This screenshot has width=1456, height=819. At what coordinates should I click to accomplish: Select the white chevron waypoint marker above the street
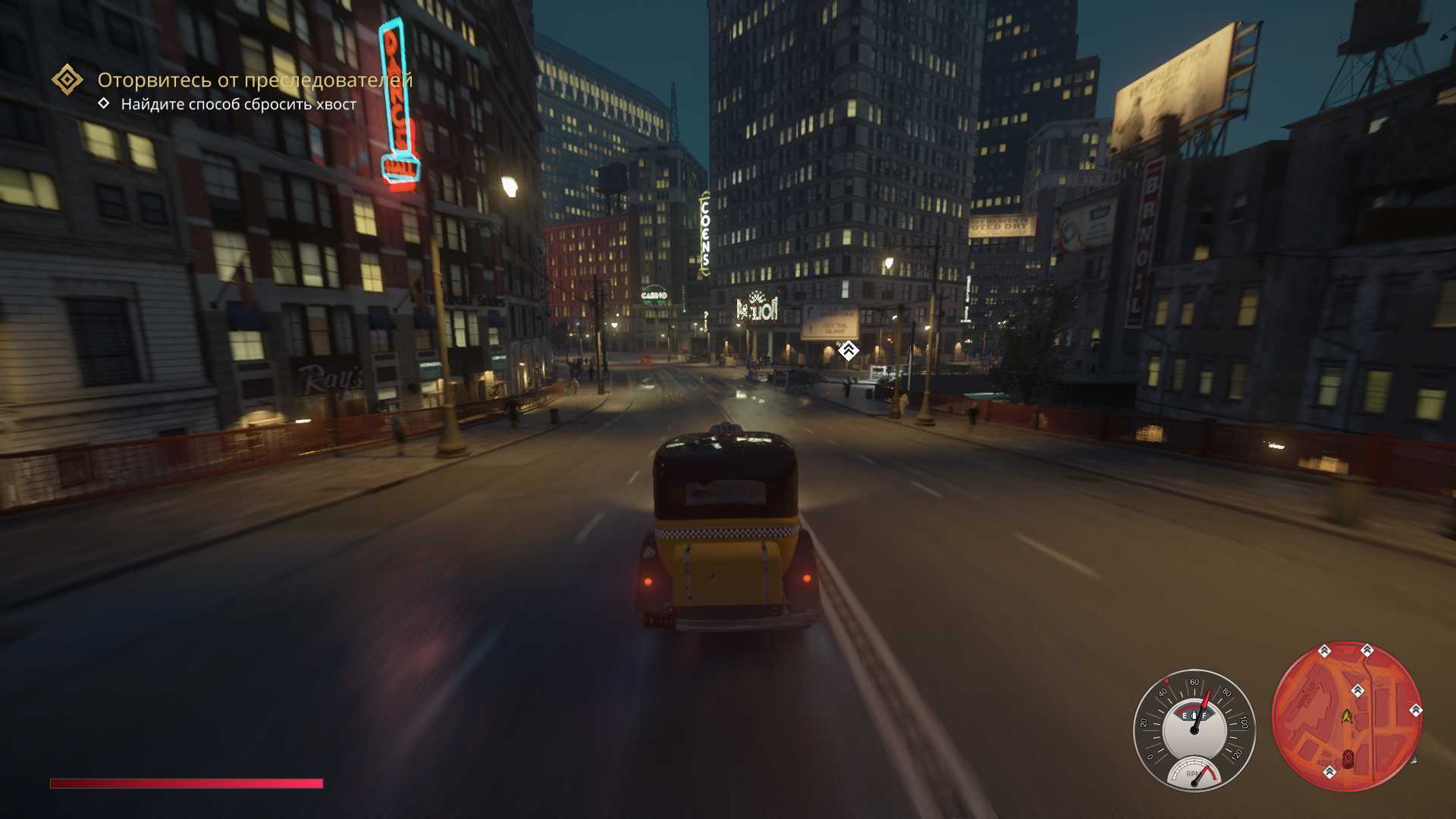pyautogui.click(x=848, y=350)
